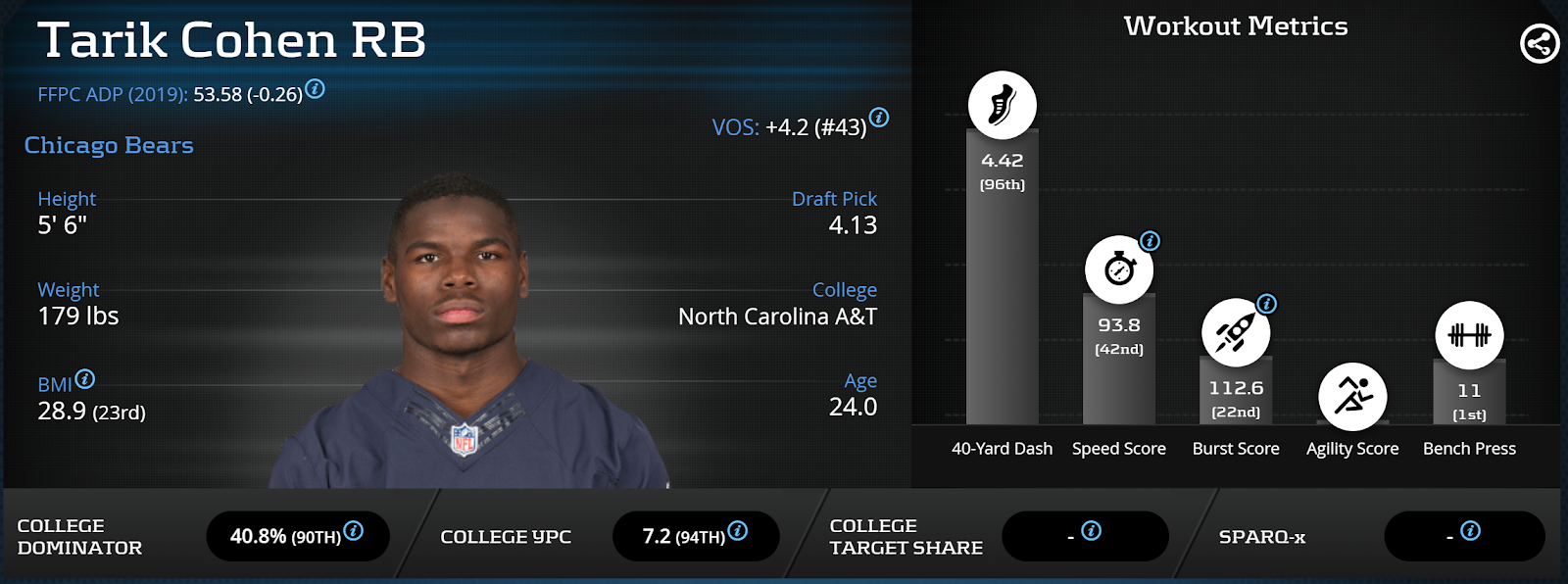Viewport: 1568px width, 584px height.
Task: Click the share icon
Action: point(1540,43)
